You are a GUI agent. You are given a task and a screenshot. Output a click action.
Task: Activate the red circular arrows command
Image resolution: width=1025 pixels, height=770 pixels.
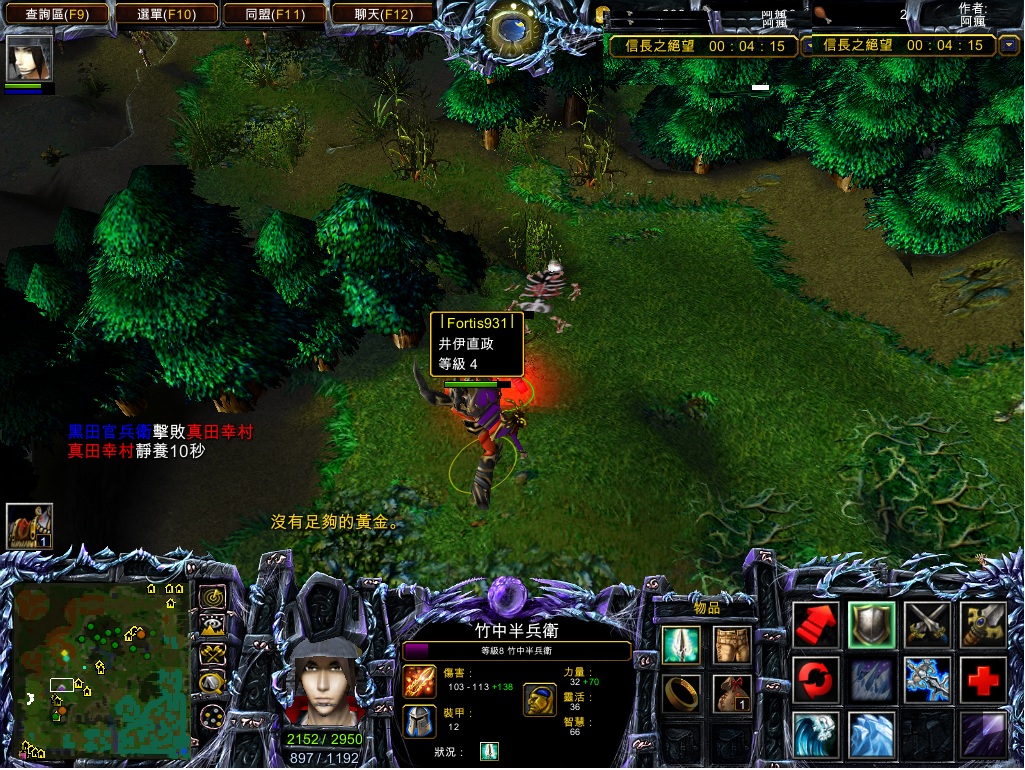click(x=816, y=681)
